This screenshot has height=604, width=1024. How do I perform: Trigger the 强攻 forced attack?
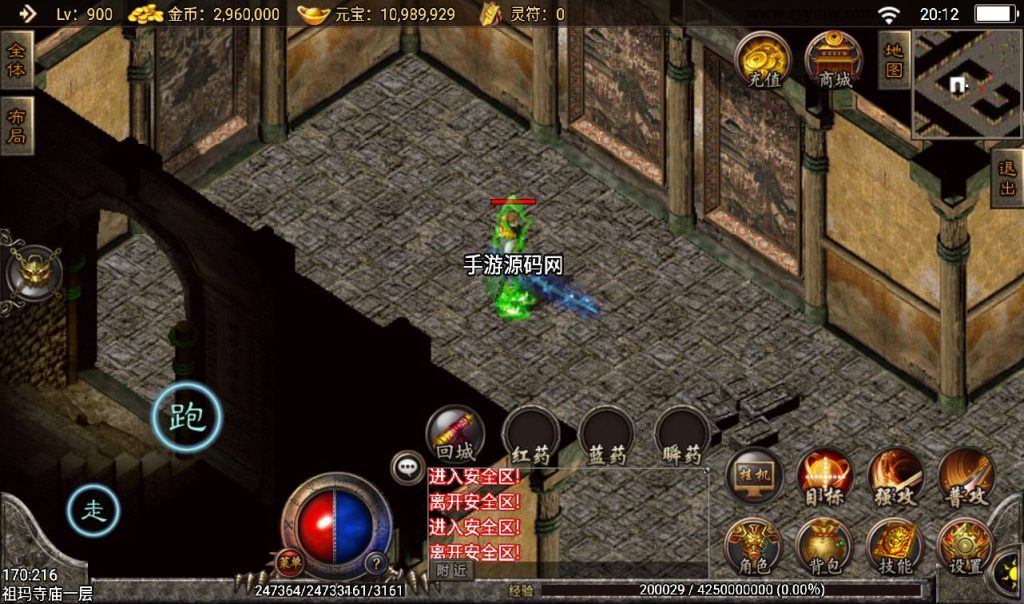895,476
